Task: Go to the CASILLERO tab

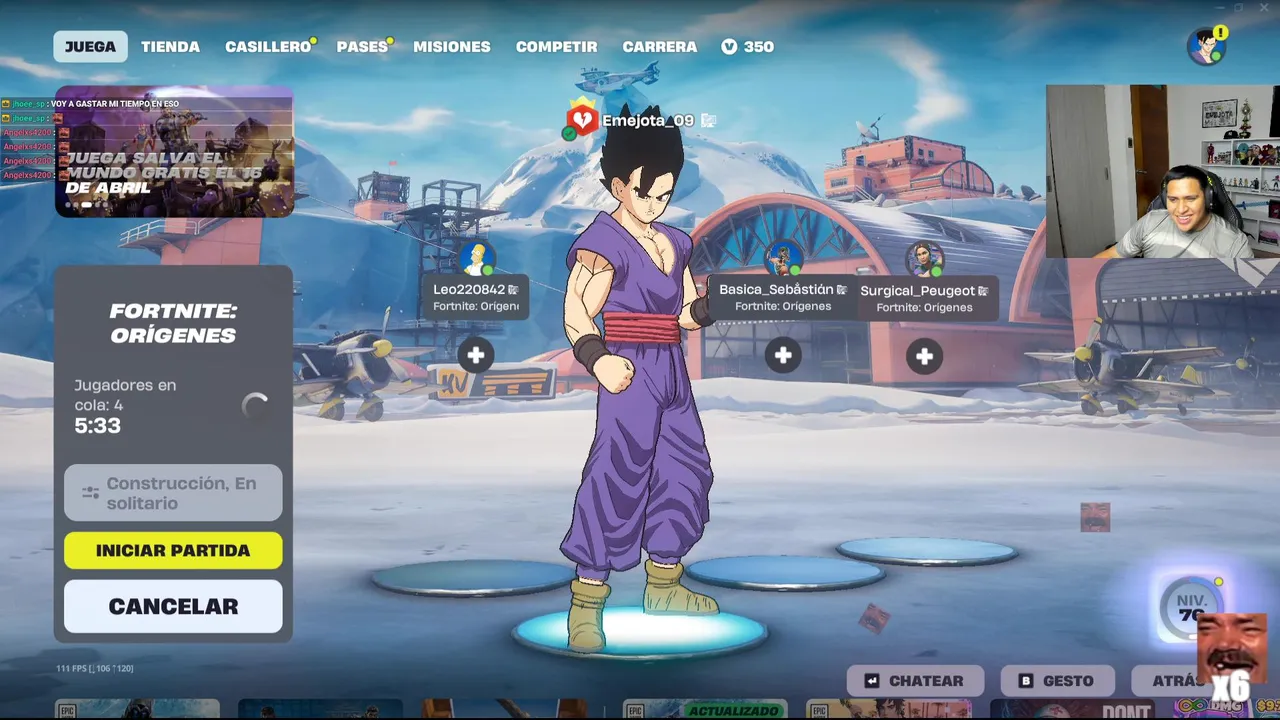Action: [267, 47]
